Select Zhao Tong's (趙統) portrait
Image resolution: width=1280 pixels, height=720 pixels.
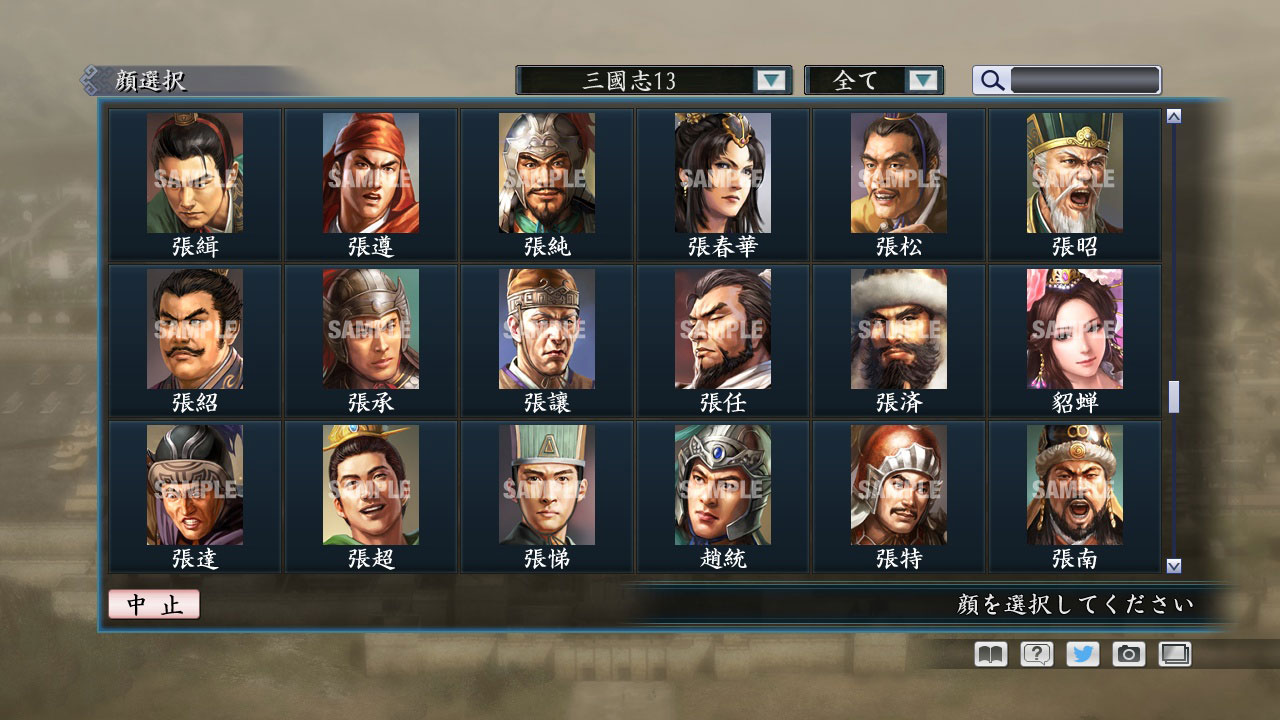pyautogui.click(x=722, y=487)
